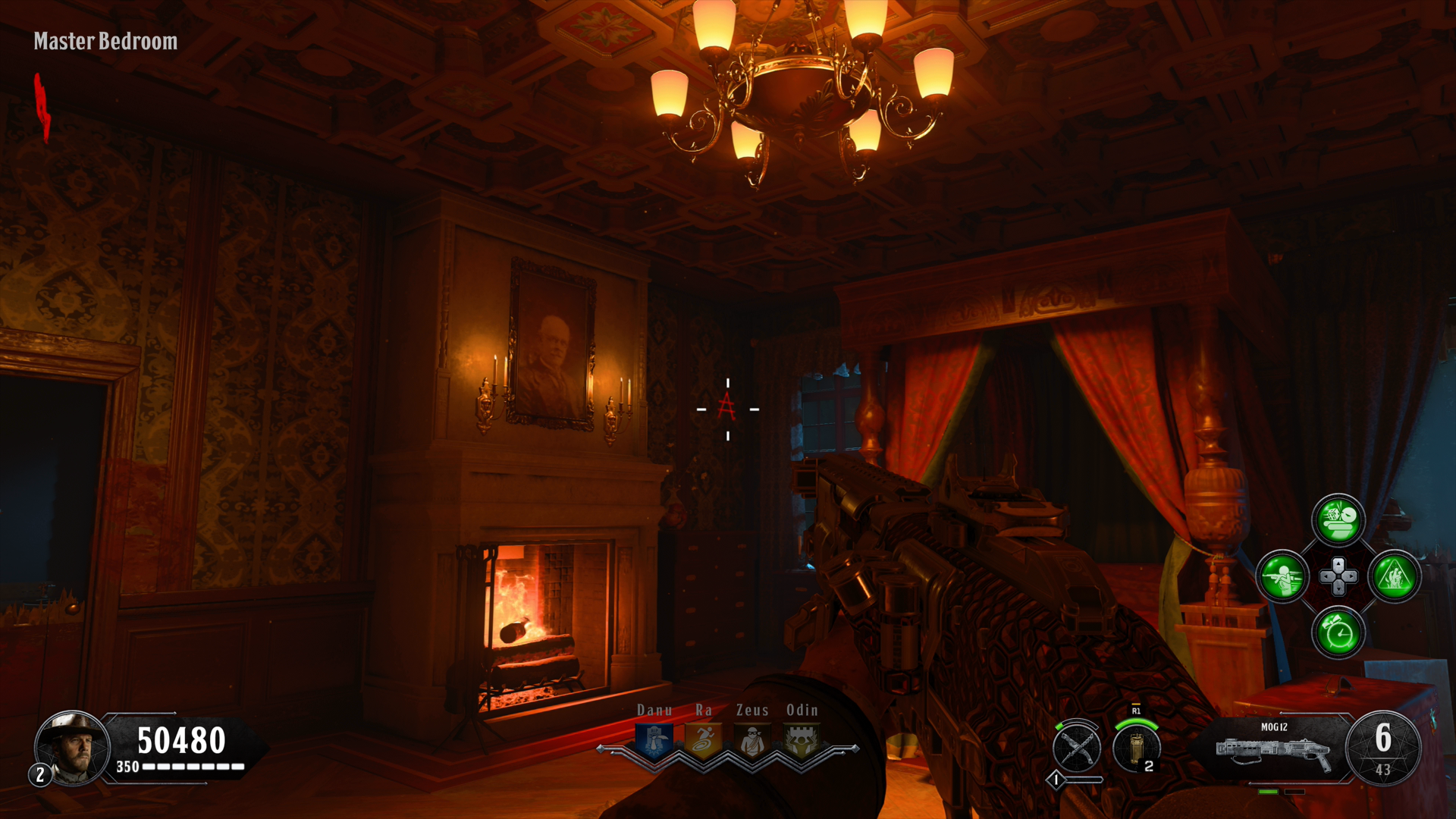The image size is (1456, 819).
Task: Activate the dice elixir icon
Action: [x=1338, y=520]
